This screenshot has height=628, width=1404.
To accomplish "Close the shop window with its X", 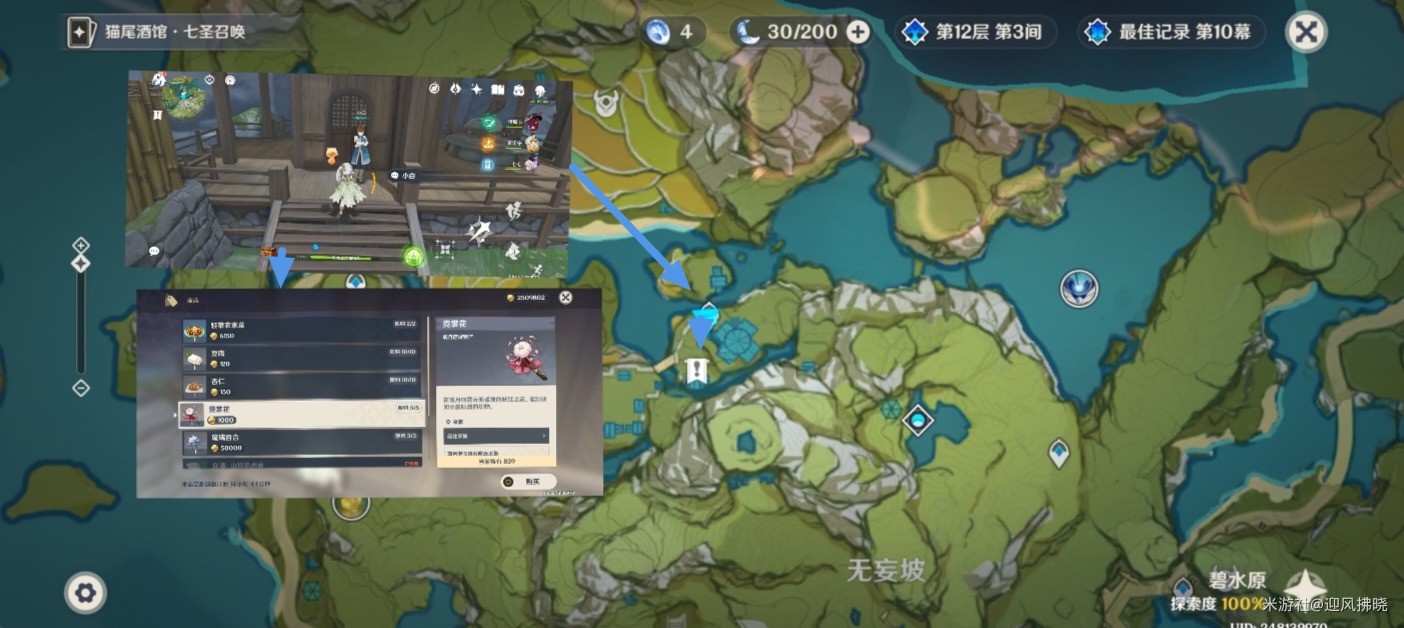I will pos(566,297).
